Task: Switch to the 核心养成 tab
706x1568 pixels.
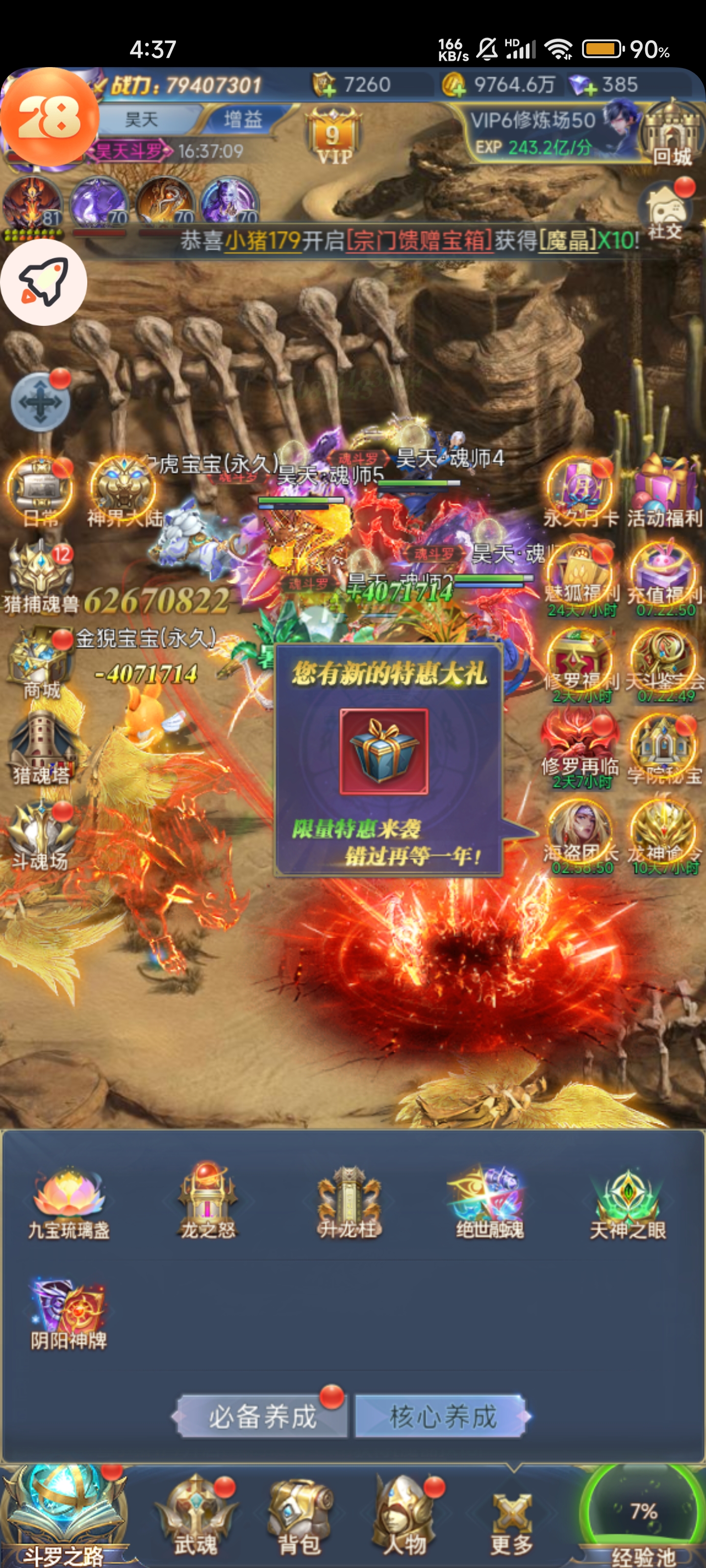Action: pos(442,1417)
